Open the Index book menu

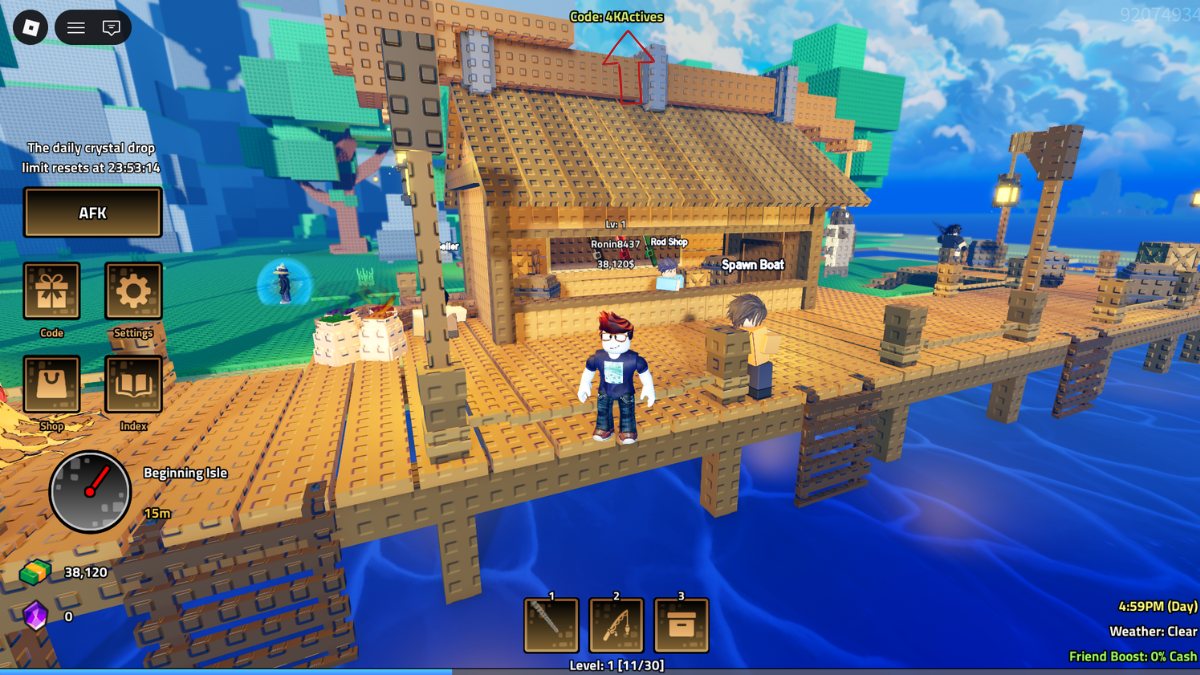coord(133,385)
